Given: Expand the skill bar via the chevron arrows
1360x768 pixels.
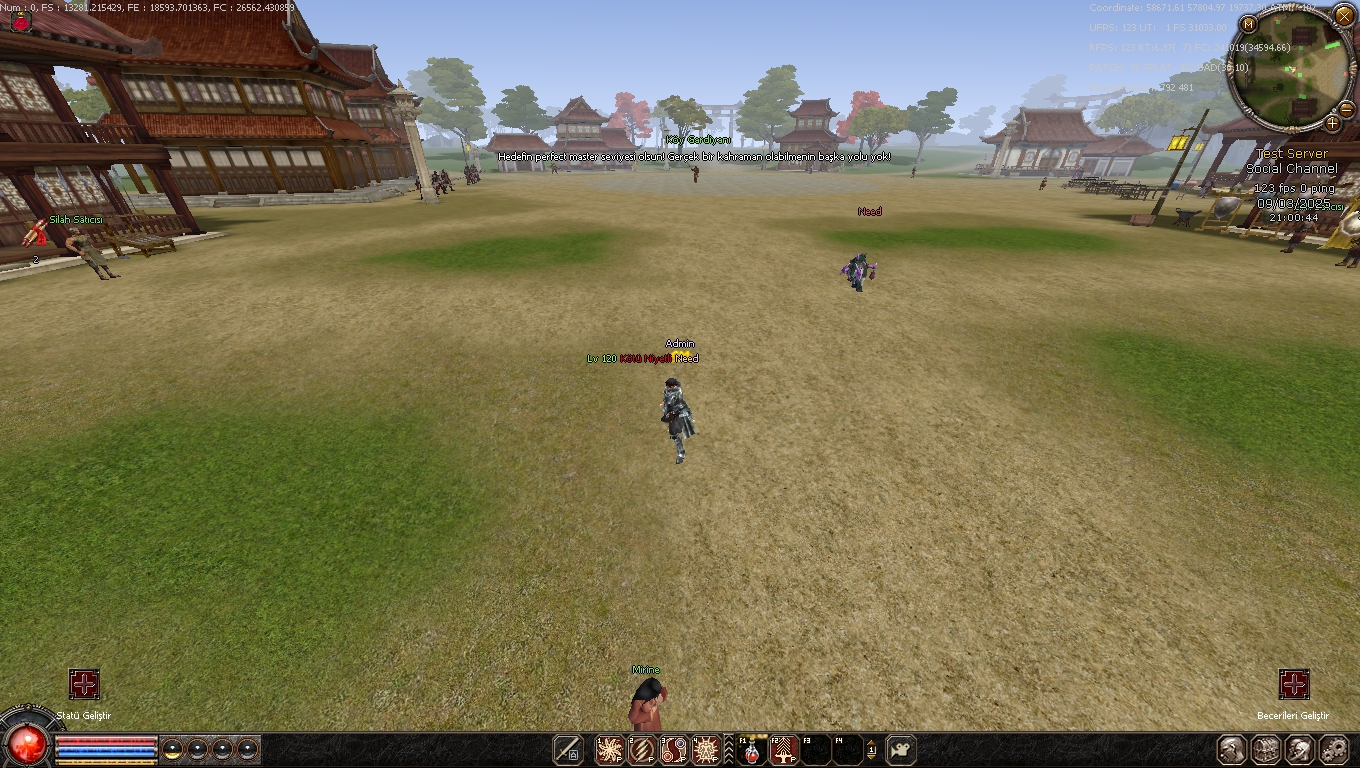Looking at the screenshot, I should [728, 748].
